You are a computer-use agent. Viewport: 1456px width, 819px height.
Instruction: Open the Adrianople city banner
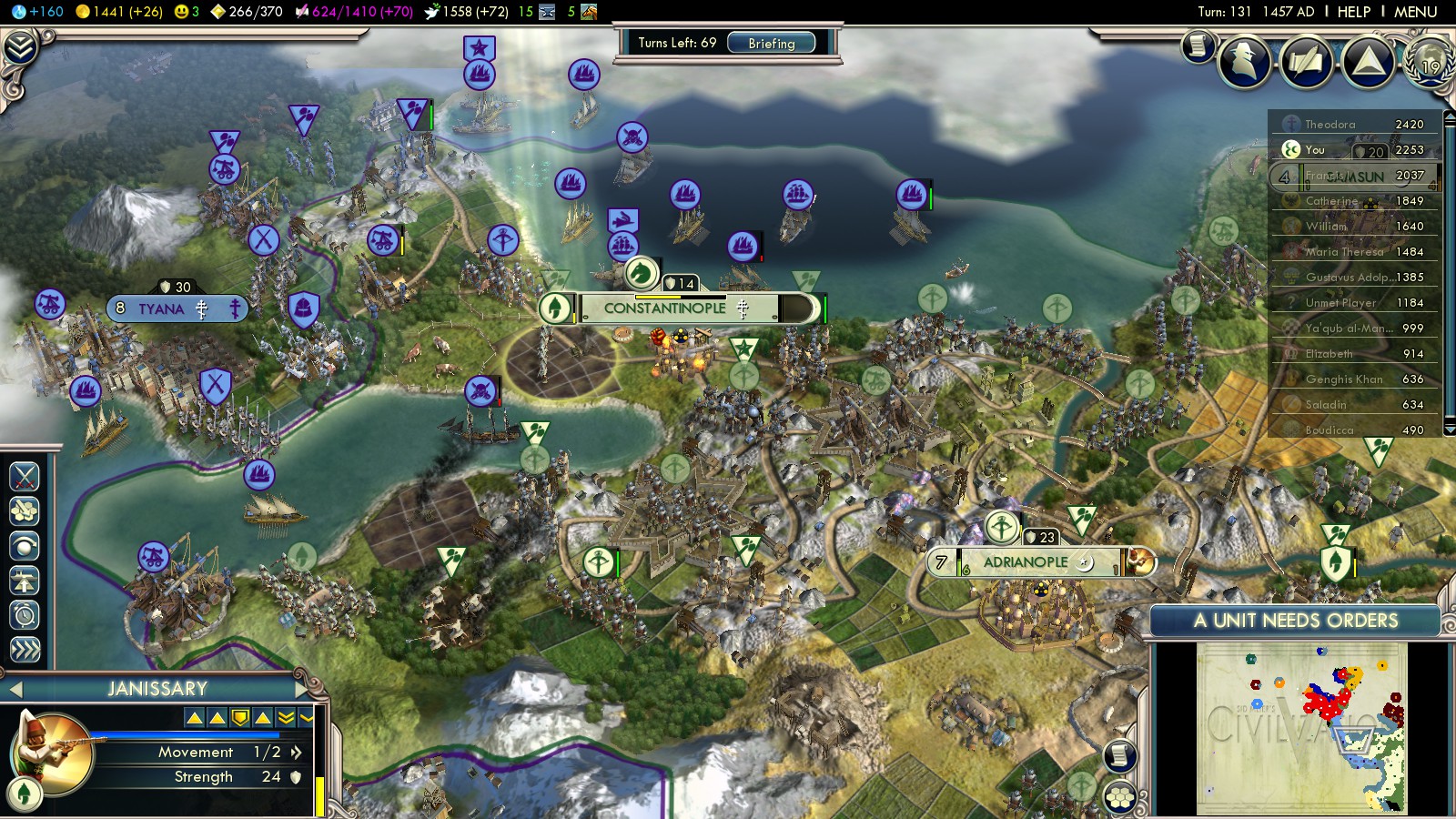[x=1026, y=562]
